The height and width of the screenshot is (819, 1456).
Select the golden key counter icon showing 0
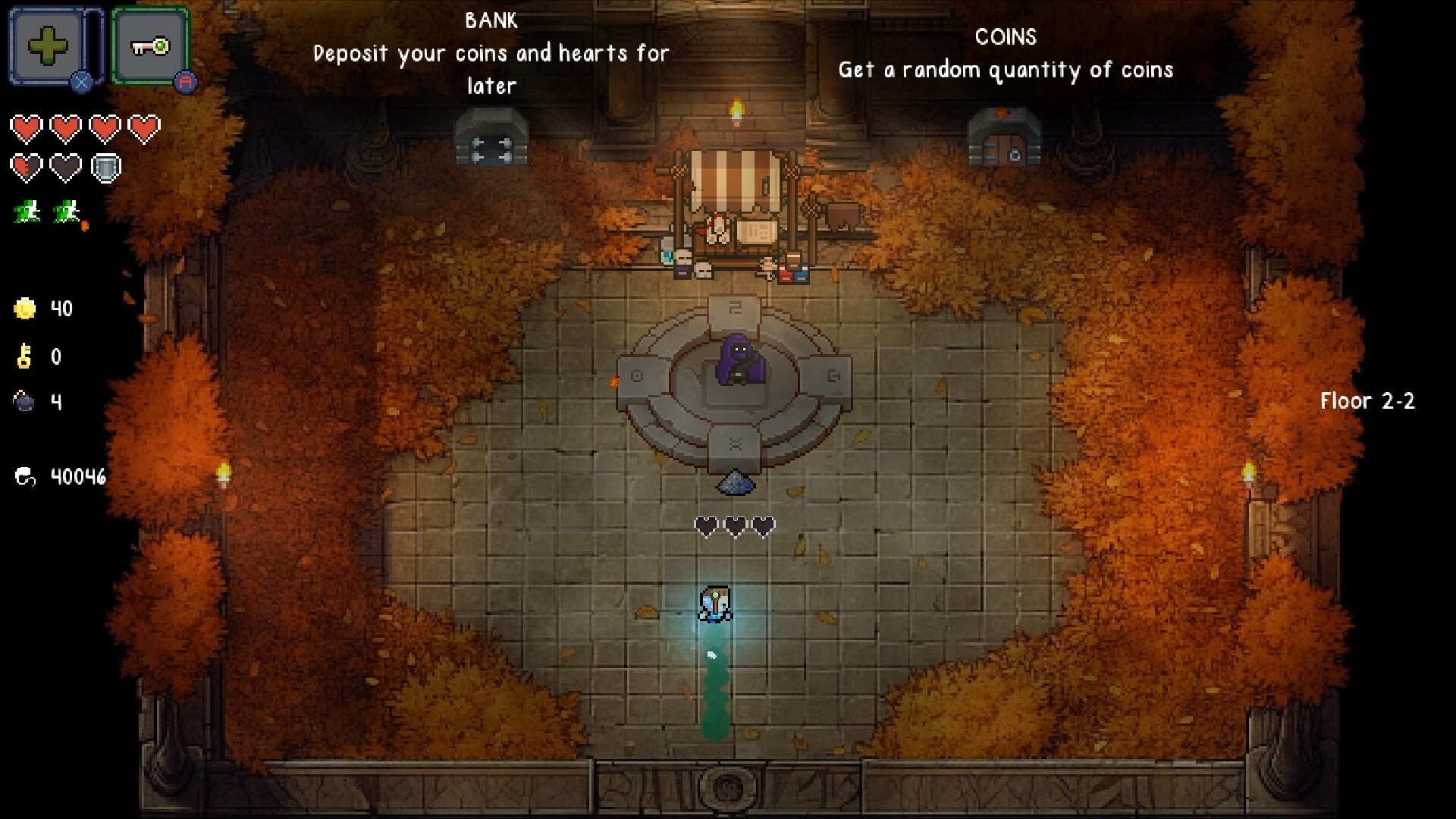pos(23,356)
